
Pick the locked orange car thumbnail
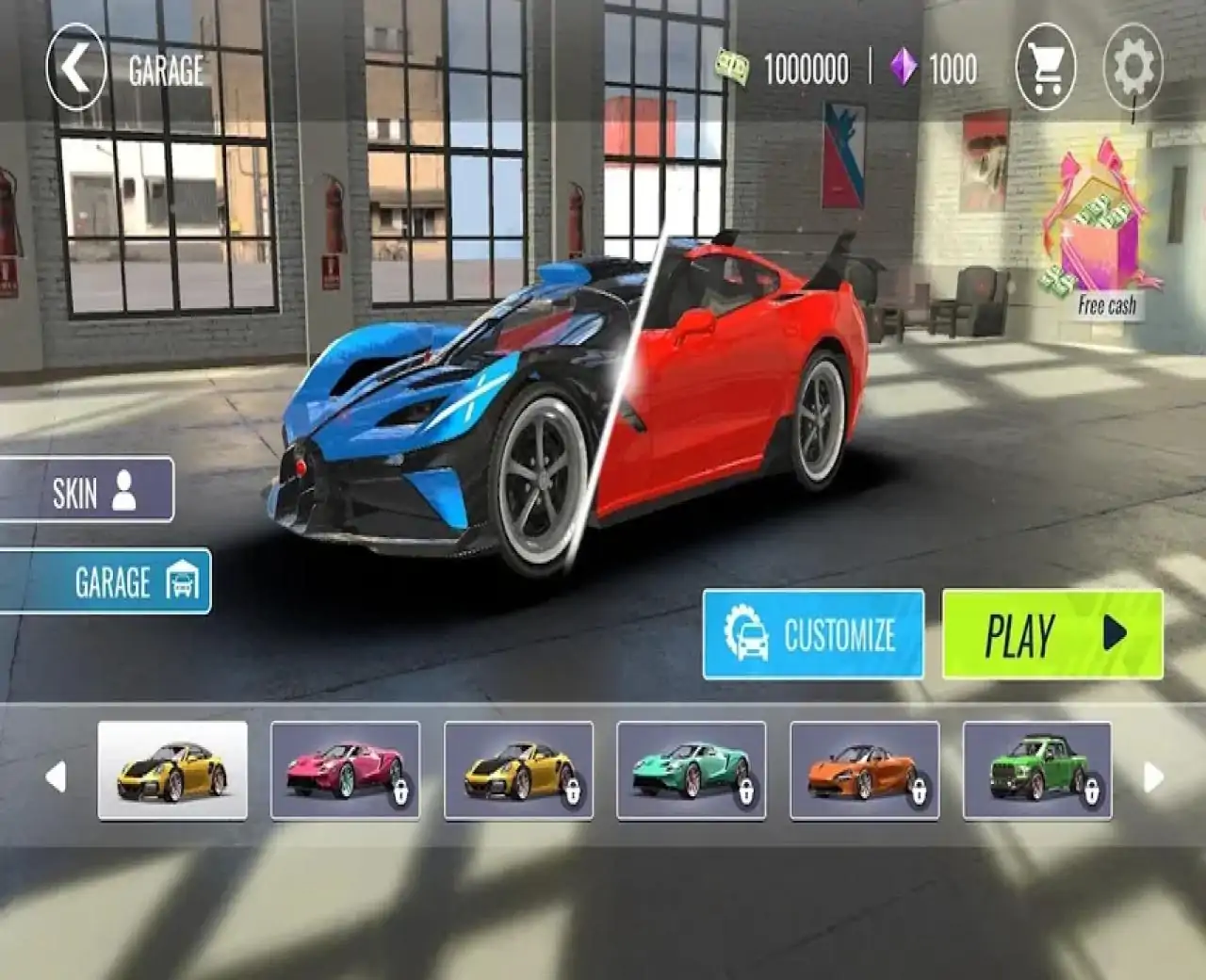(864, 770)
